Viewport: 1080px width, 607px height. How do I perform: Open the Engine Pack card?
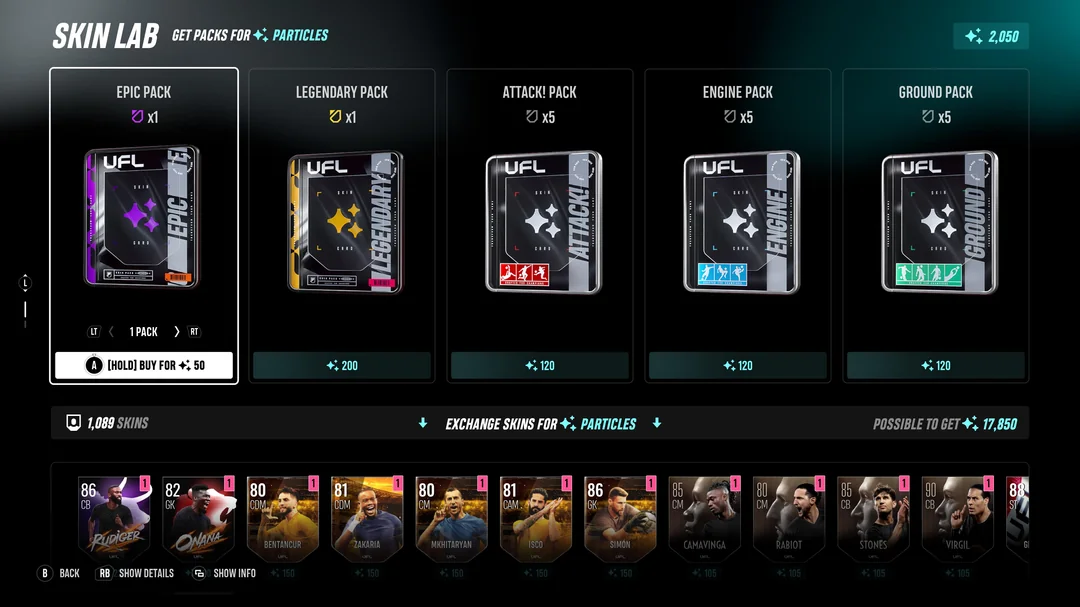[x=738, y=220]
